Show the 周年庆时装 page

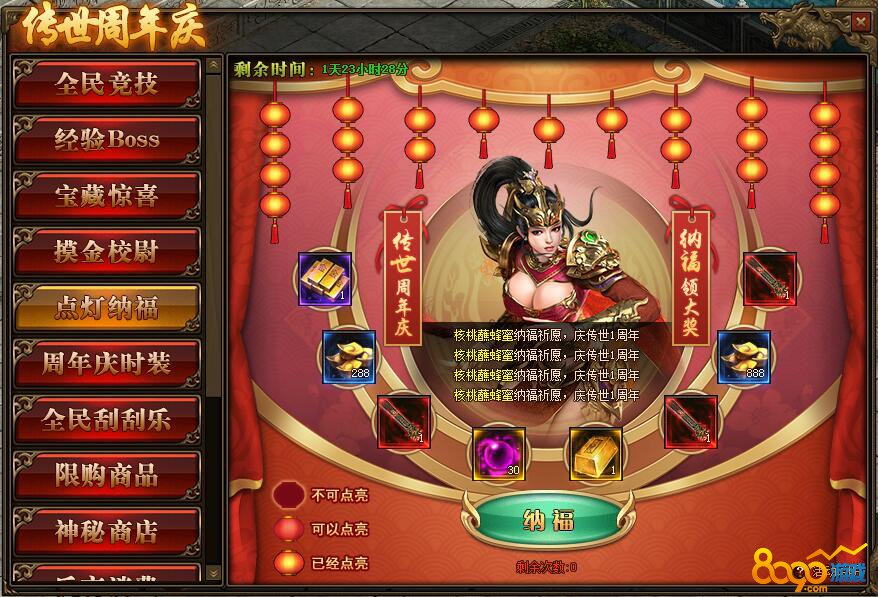pyautogui.click(x=106, y=363)
